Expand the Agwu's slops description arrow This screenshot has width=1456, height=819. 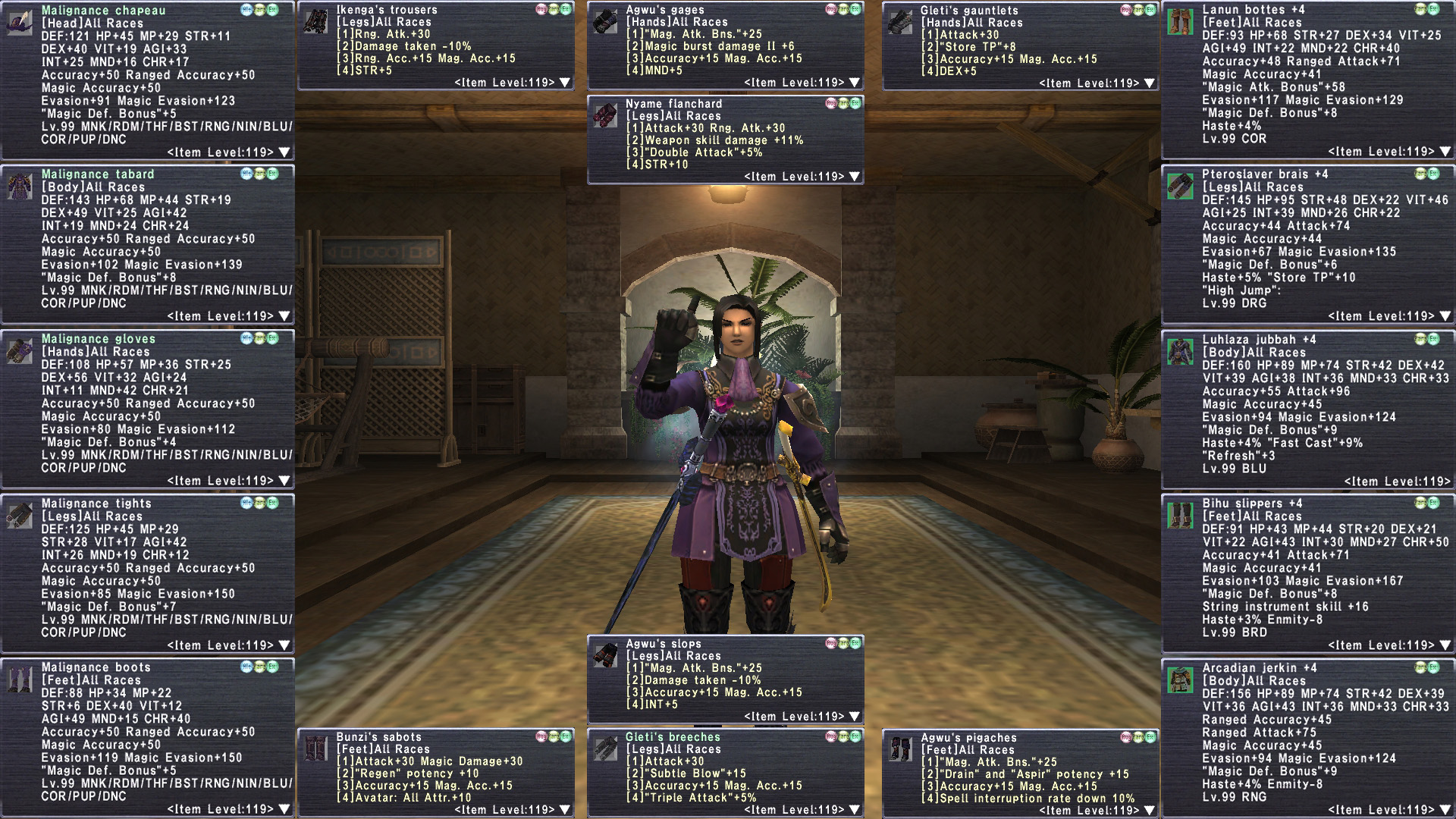(855, 717)
